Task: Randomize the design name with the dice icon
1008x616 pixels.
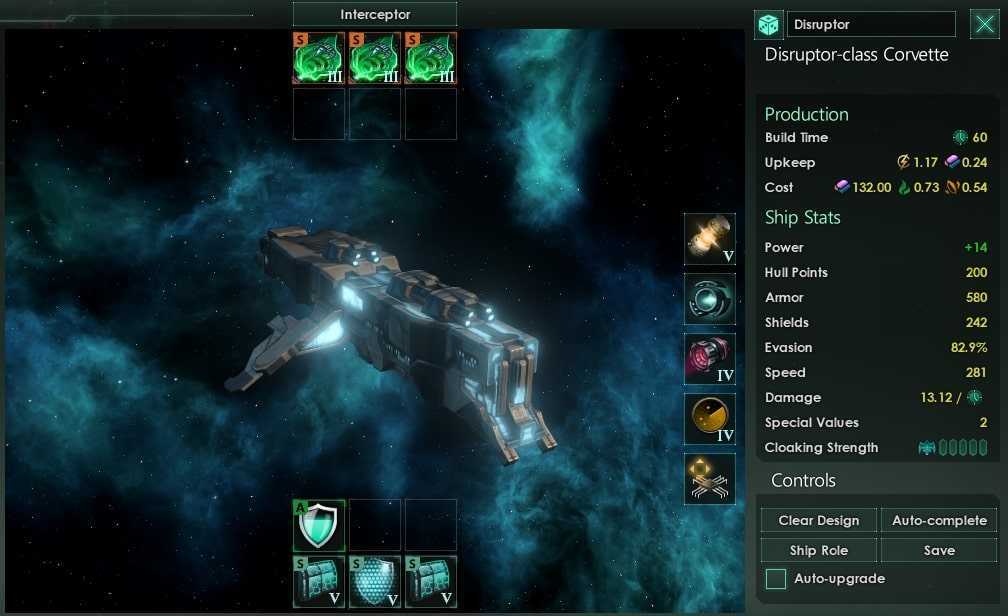Action: point(768,25)
